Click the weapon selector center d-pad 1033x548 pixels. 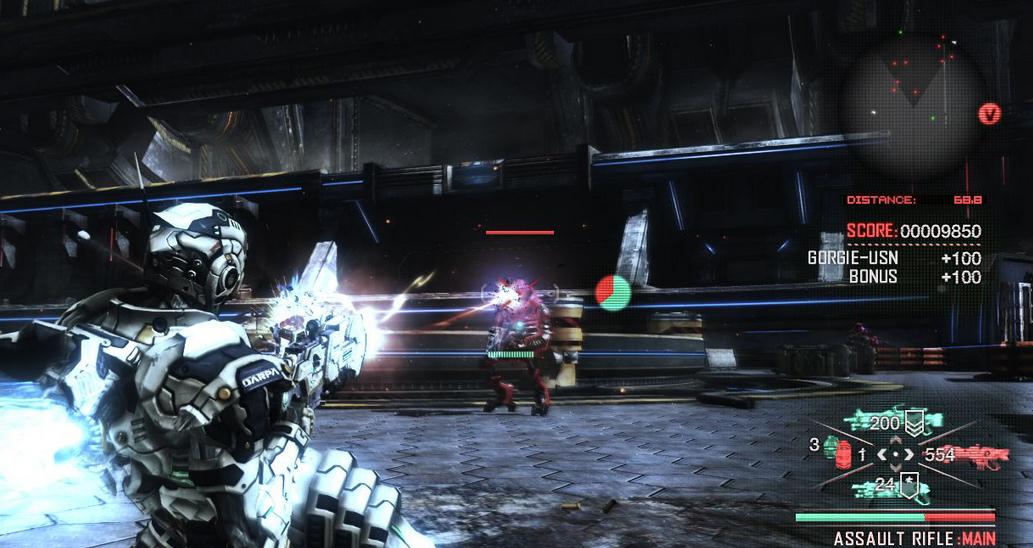point(896,455)
